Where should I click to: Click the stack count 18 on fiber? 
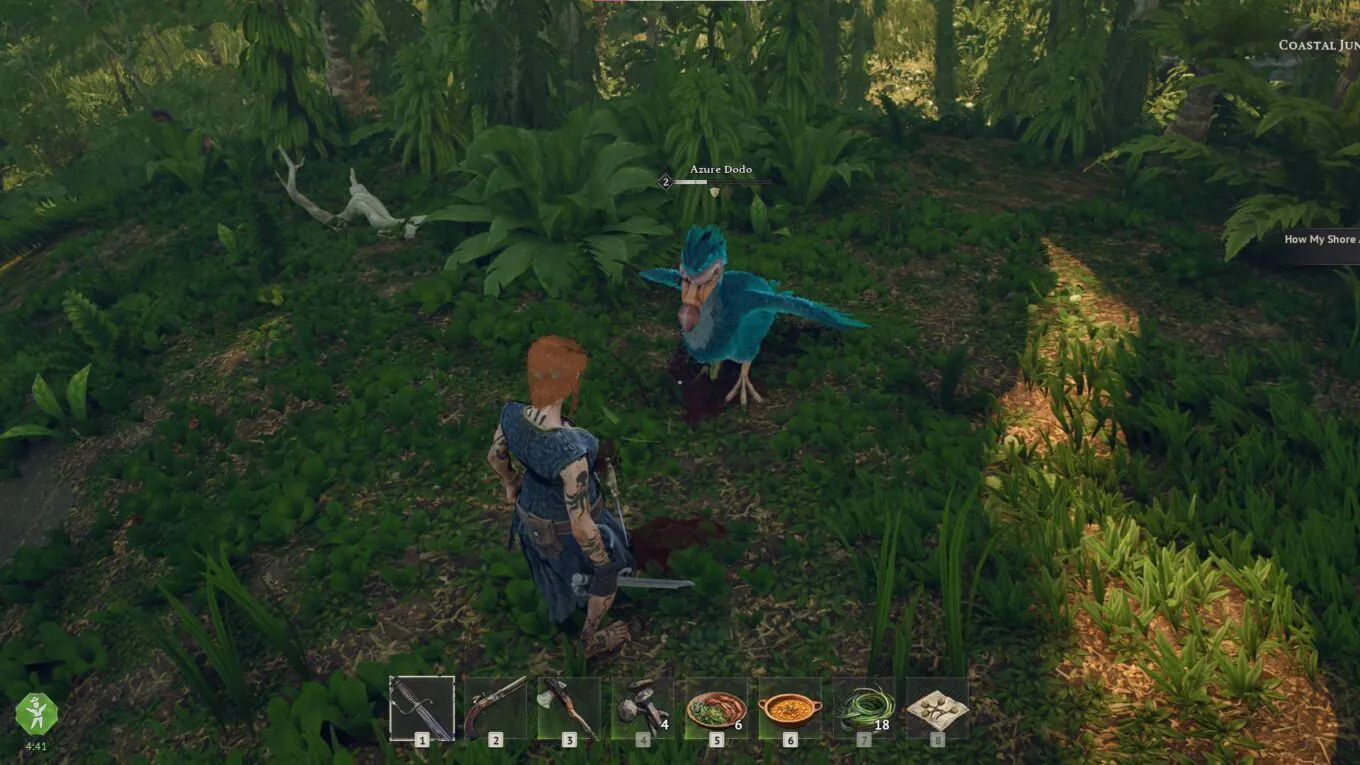(x=880, y=723)
